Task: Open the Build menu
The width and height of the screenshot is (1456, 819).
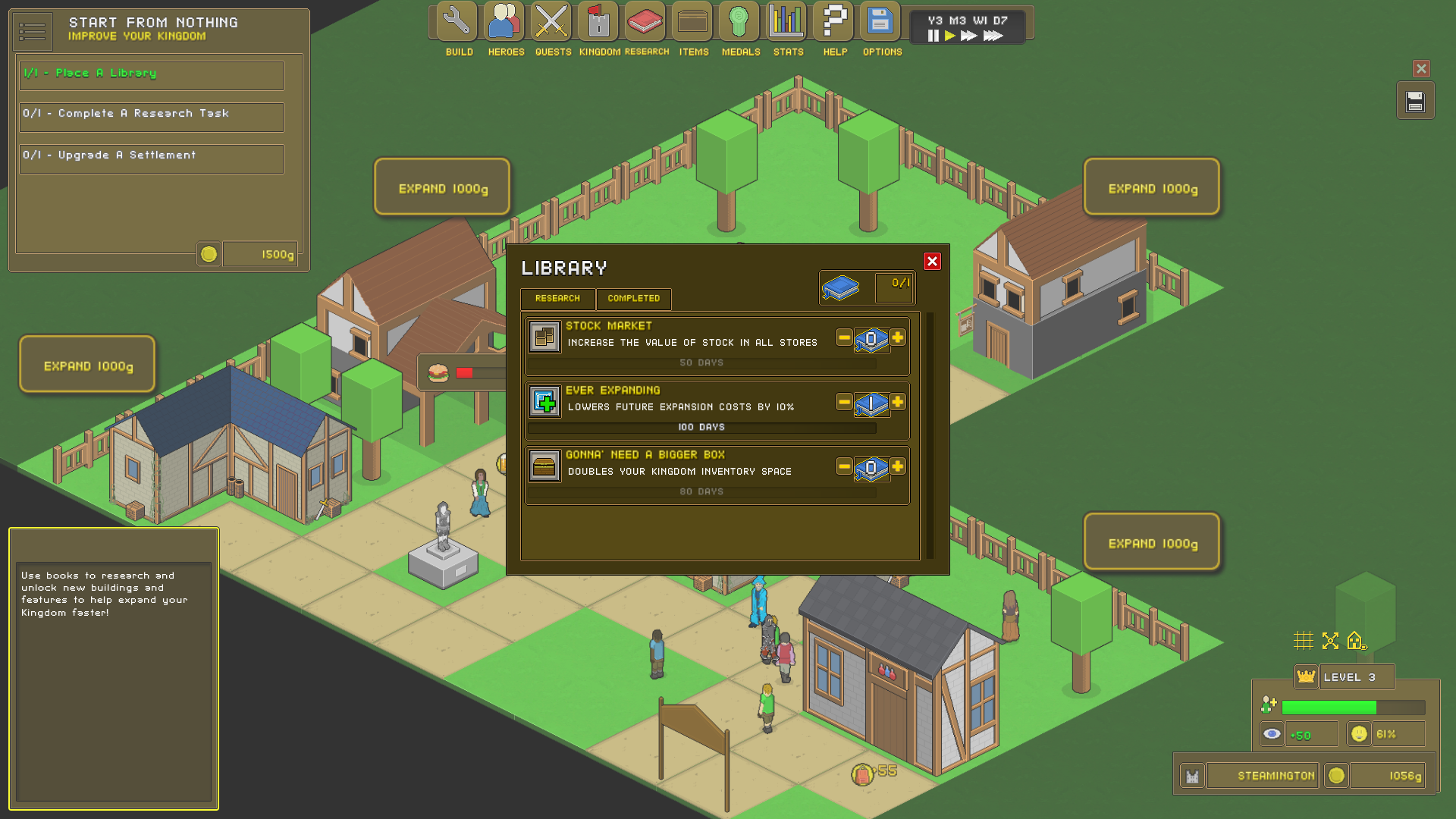Action: (457, 23)
